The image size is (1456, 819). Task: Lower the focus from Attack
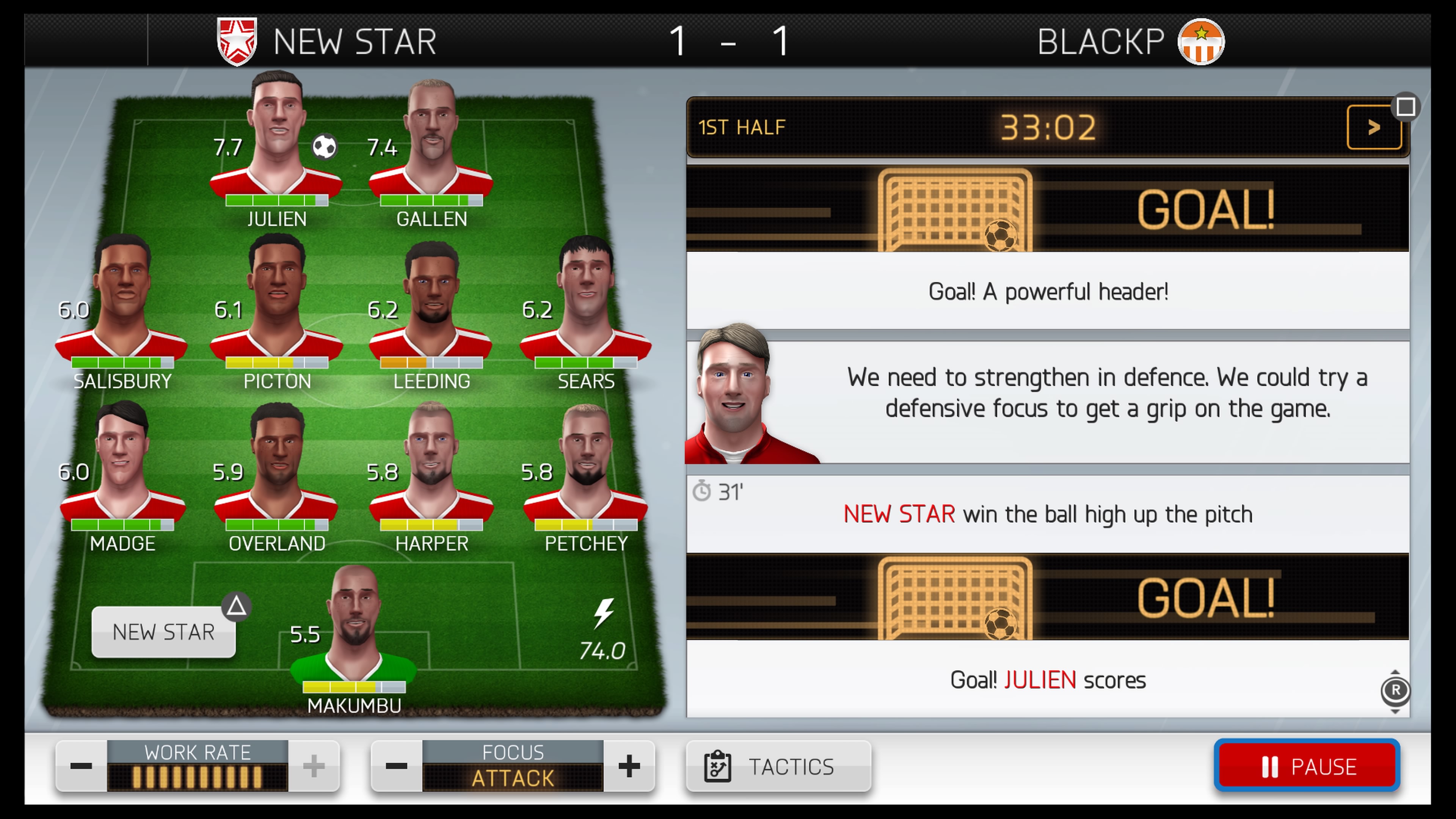396,766
